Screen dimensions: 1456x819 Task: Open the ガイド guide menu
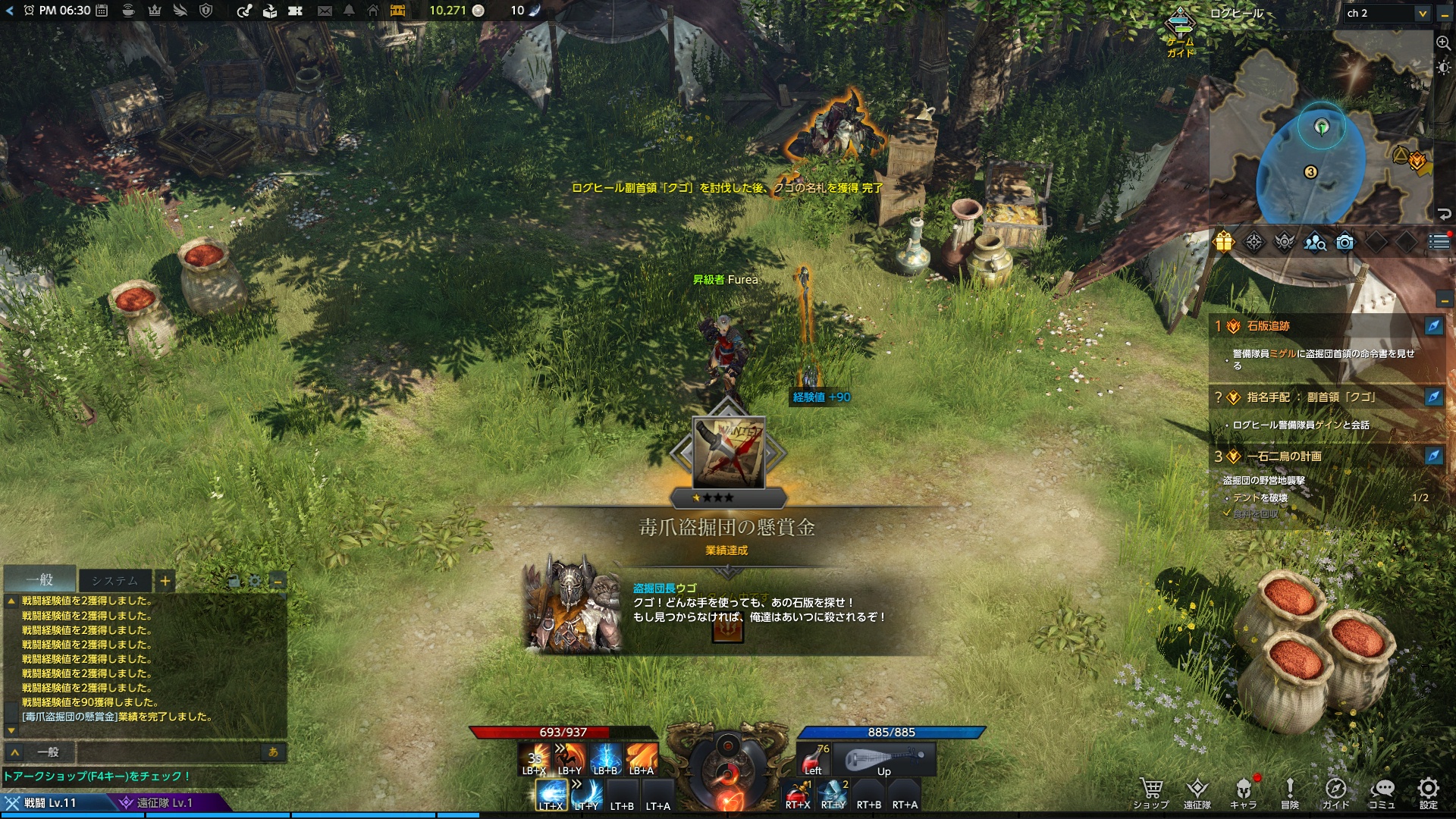1335,792
